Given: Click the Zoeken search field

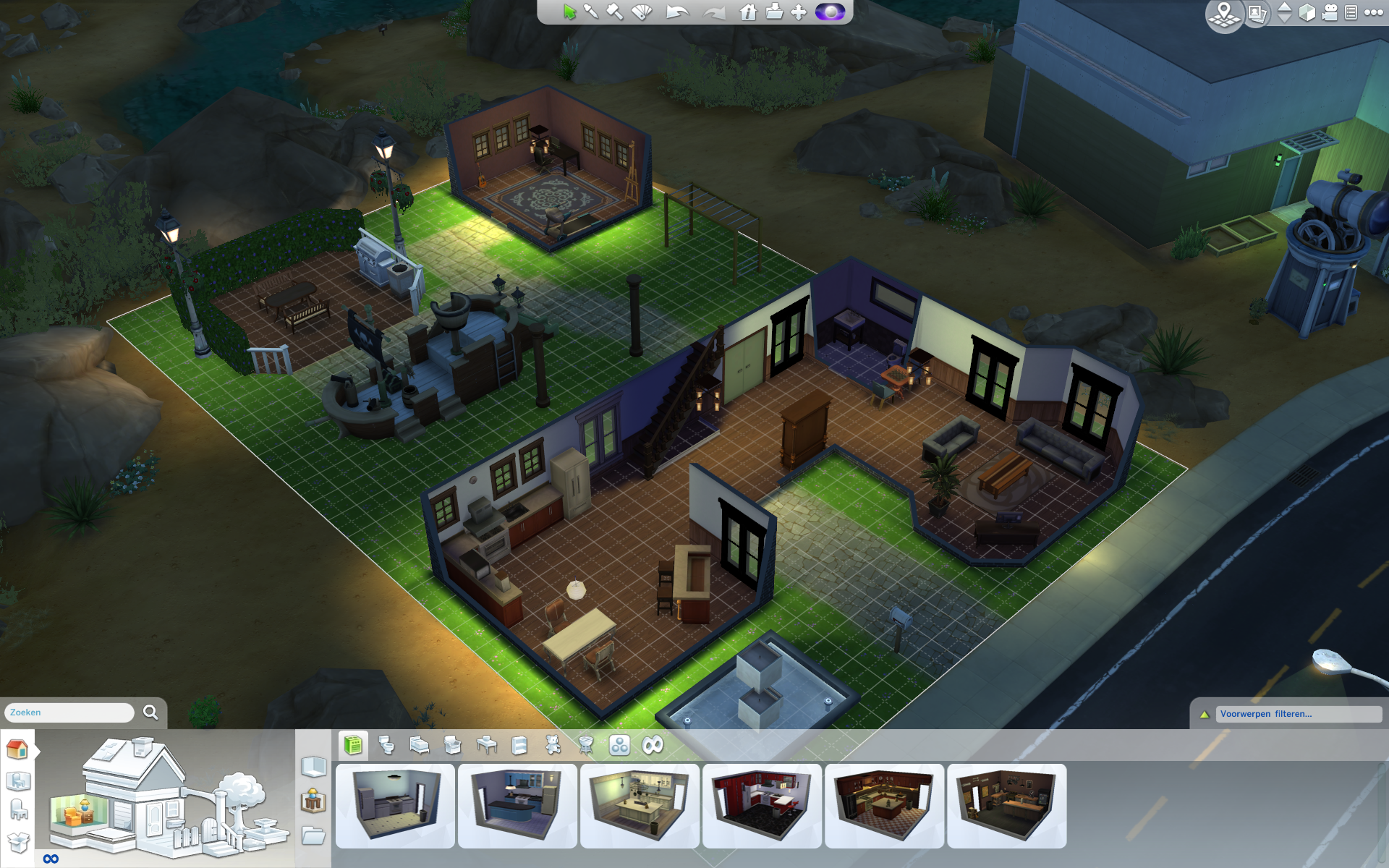Looking at the screenshot, I should coord(69,712).
